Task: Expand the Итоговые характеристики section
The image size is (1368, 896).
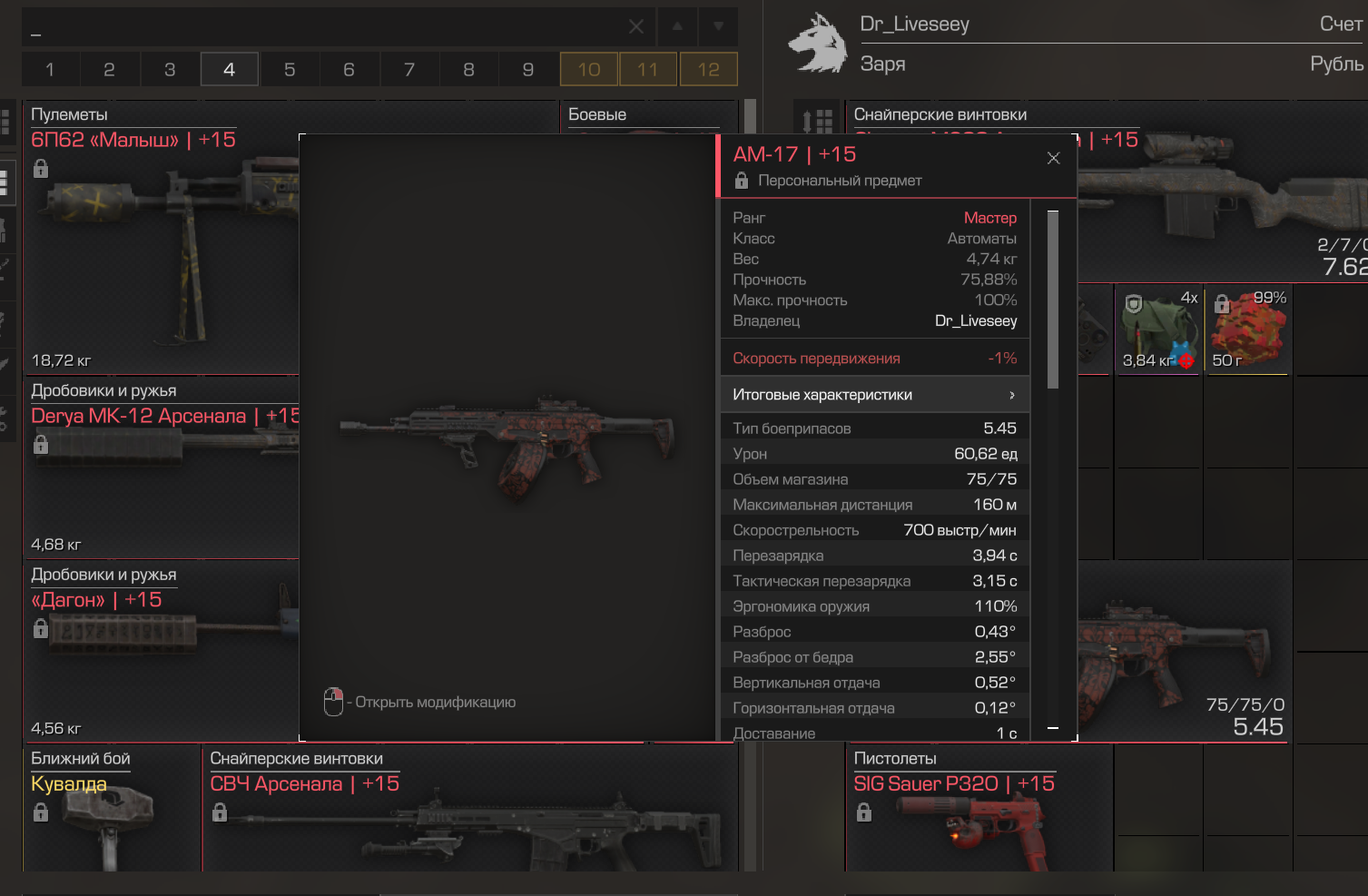Action: point(874,395)
